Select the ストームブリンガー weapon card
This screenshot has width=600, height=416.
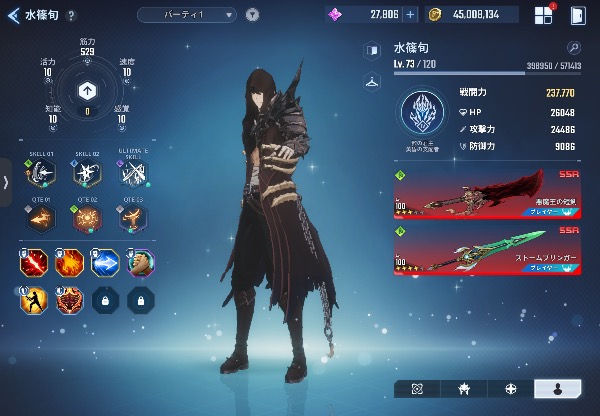click(x=487, y=249)
